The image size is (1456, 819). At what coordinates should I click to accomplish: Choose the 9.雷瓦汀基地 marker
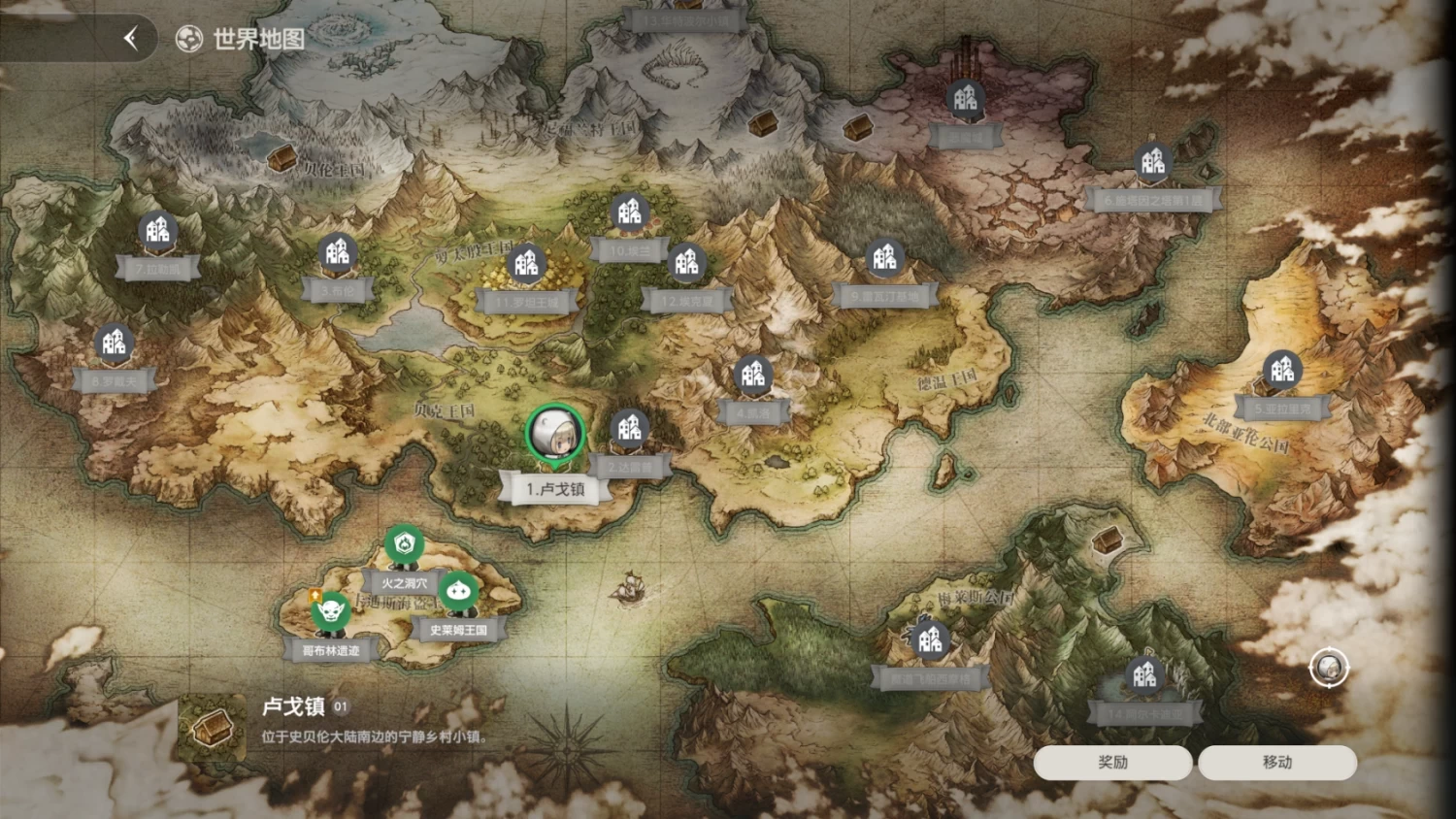click(884, 258)
